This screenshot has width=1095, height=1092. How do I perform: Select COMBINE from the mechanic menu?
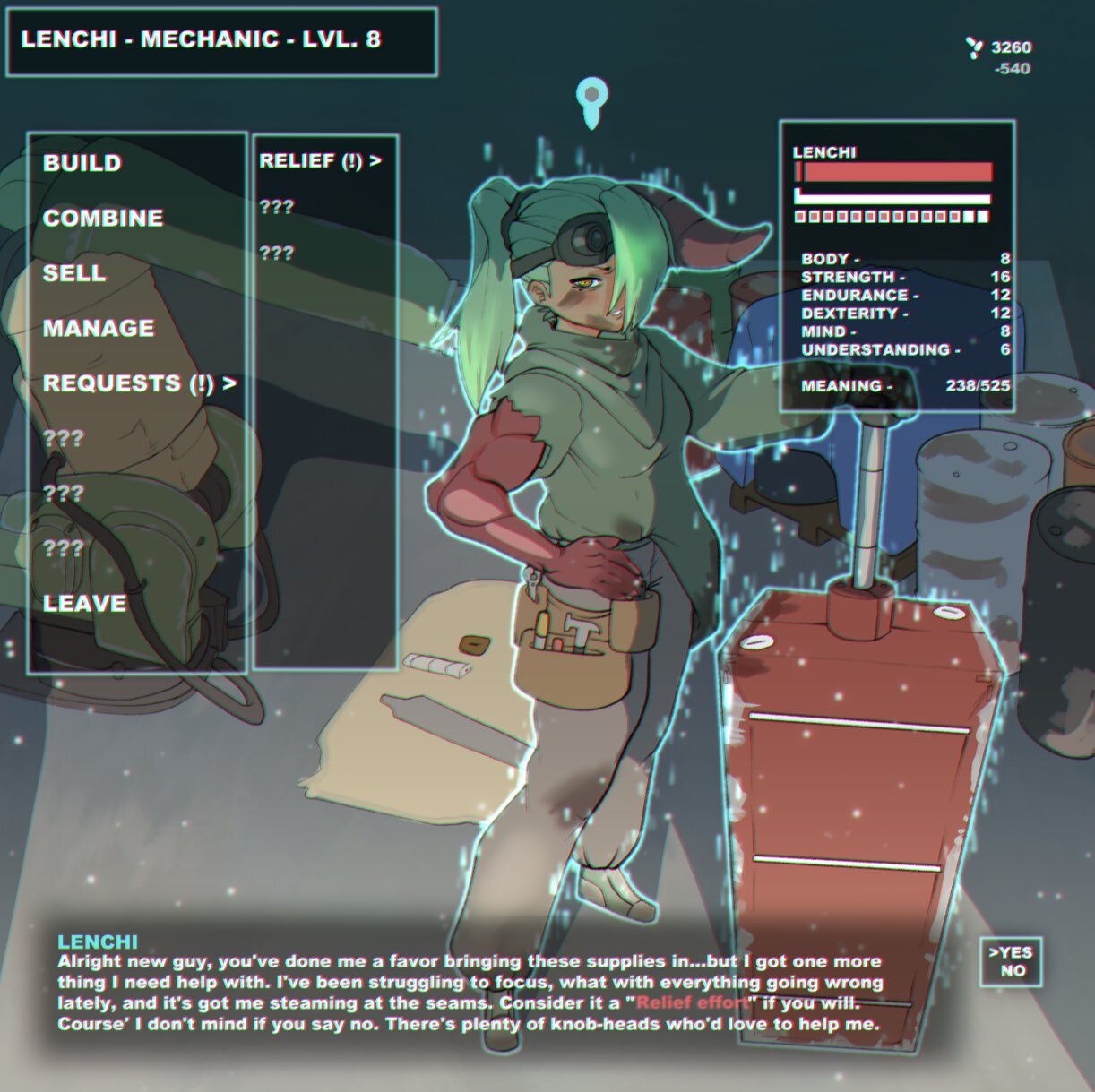103,218
